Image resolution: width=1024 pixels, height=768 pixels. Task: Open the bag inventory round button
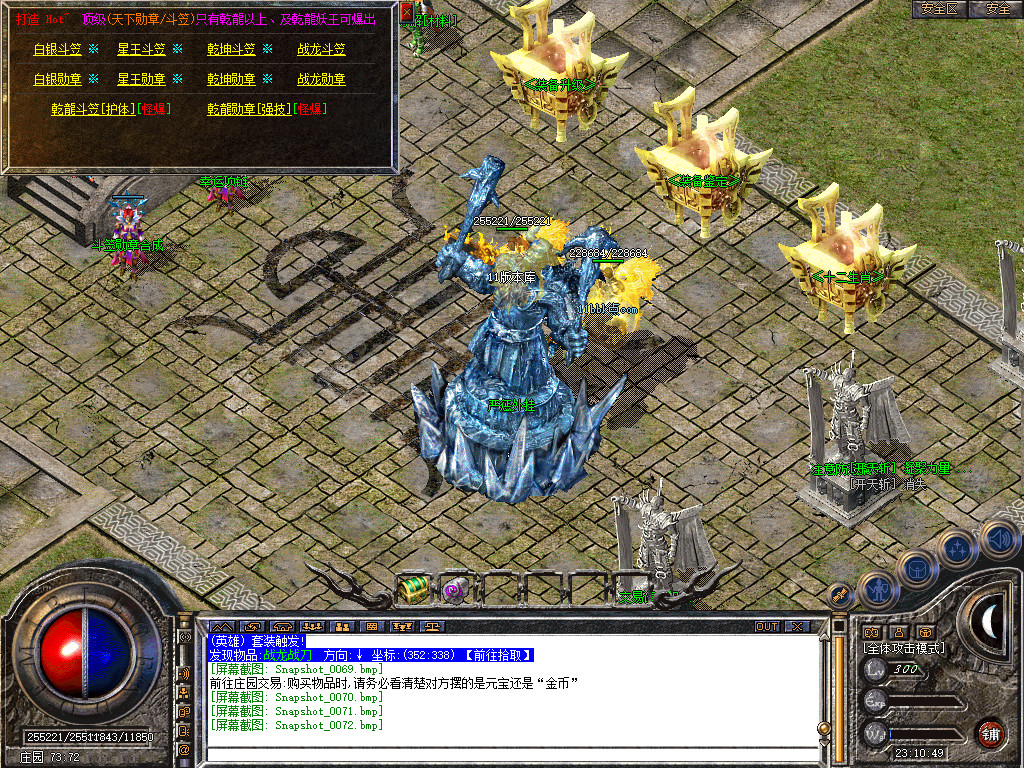(916, 569)
